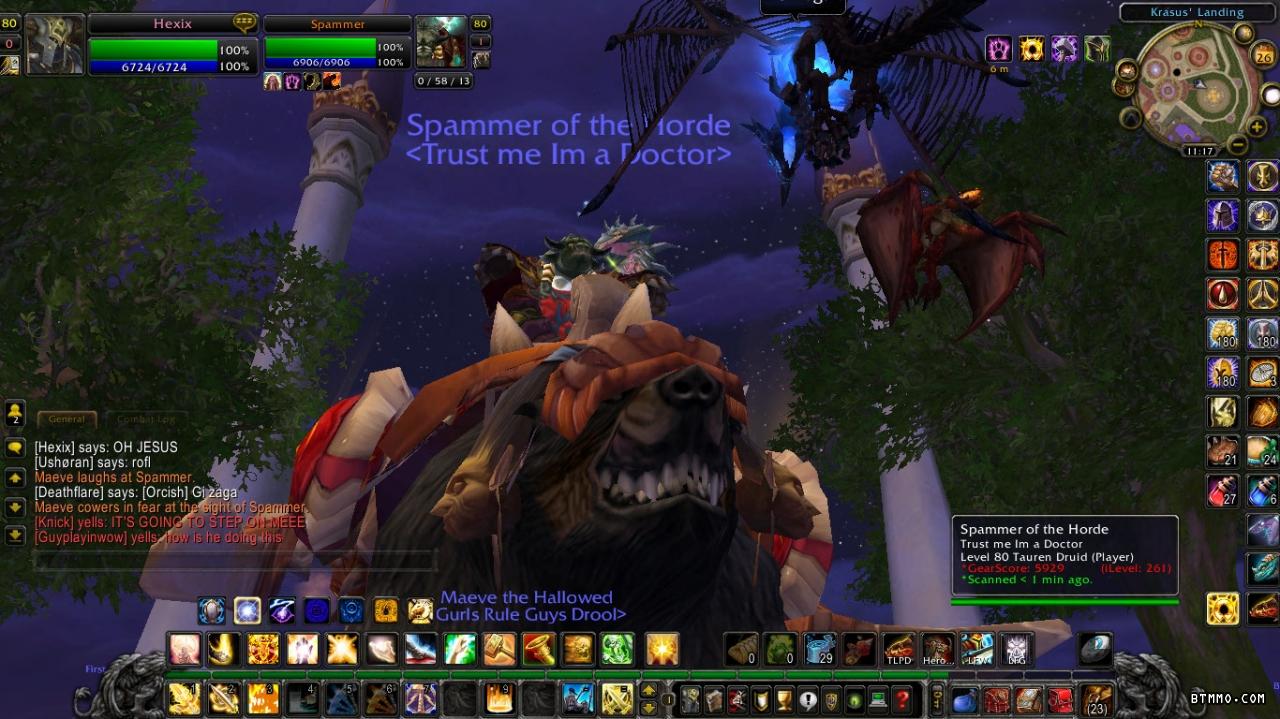This screenshot has width=1280, height=719.
Task: Click the action bar page up arrow
Action: [x=648, y=690]
